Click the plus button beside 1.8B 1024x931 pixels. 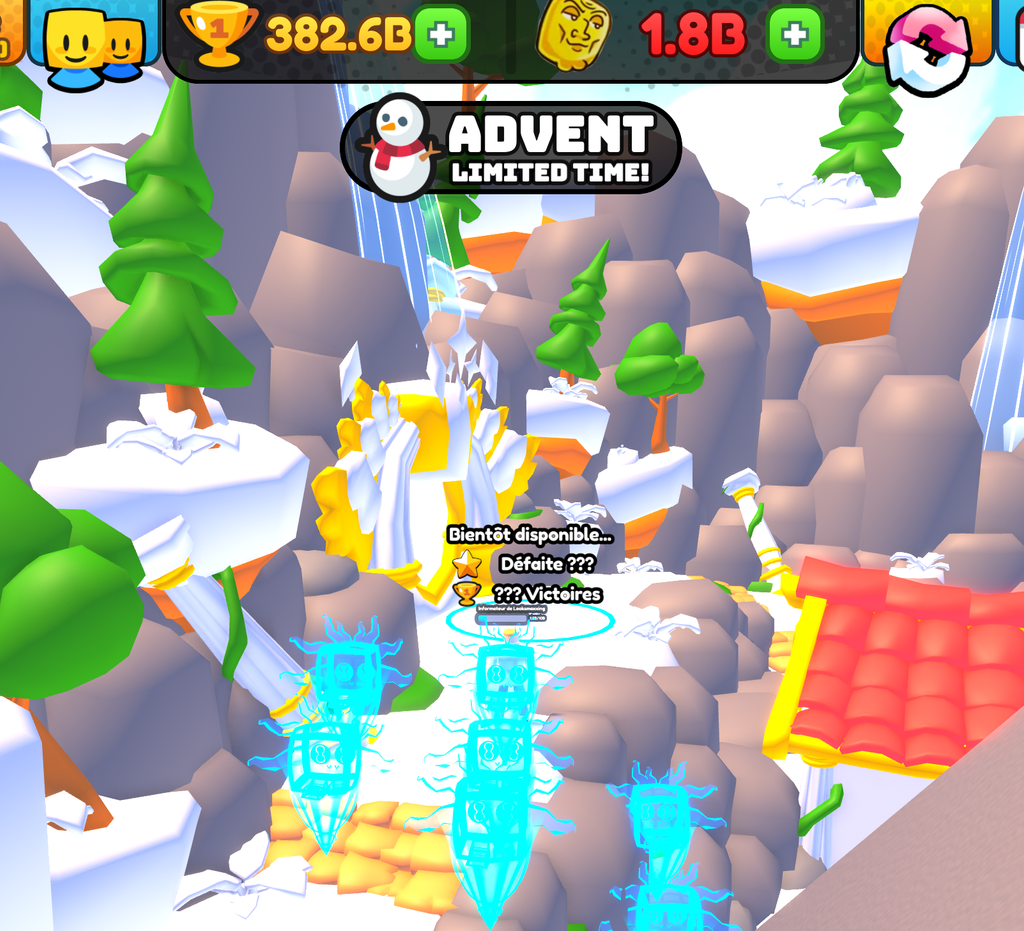[x=794, y=35]
